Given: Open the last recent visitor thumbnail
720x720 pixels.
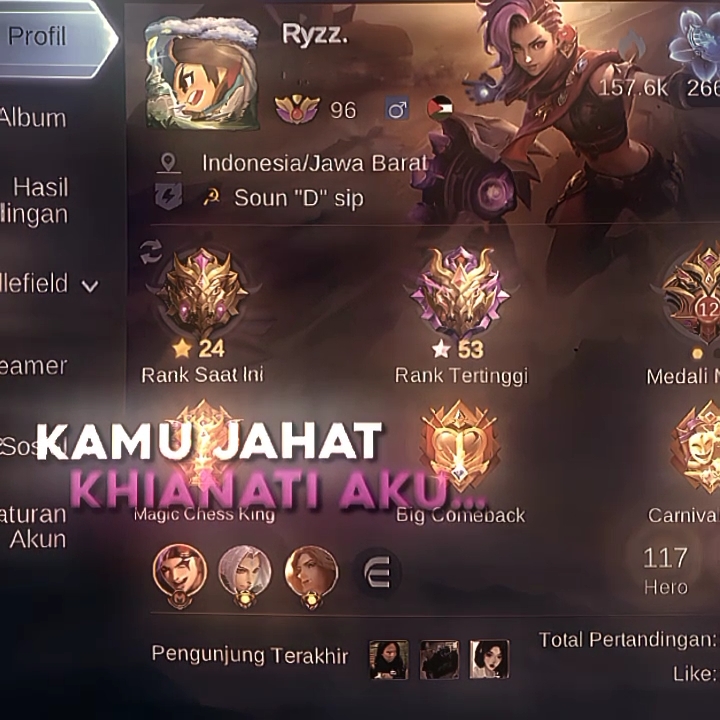Looking at the screenshot, I should [x=489, y=659].
